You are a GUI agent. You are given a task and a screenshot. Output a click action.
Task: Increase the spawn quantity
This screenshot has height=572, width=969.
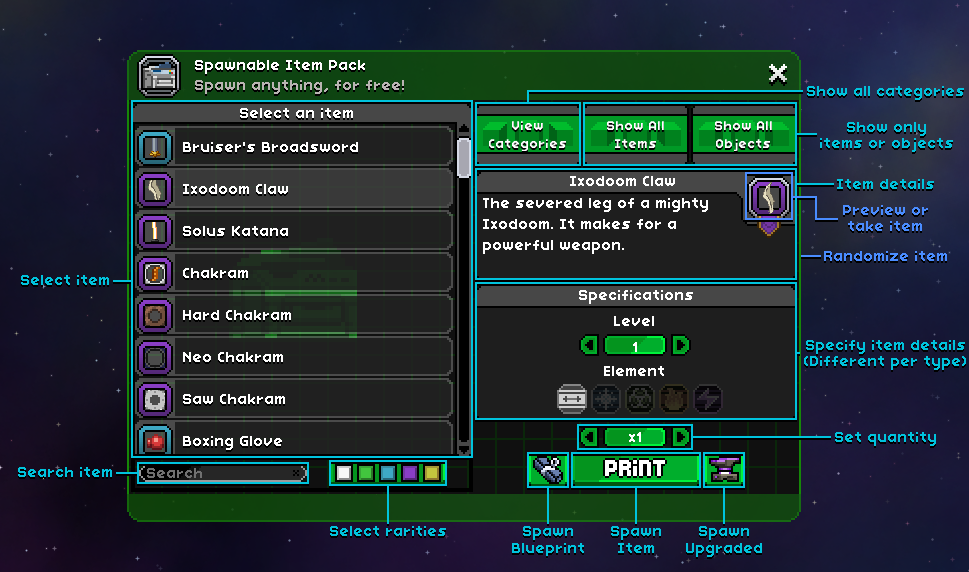click(x=680, y=437)
